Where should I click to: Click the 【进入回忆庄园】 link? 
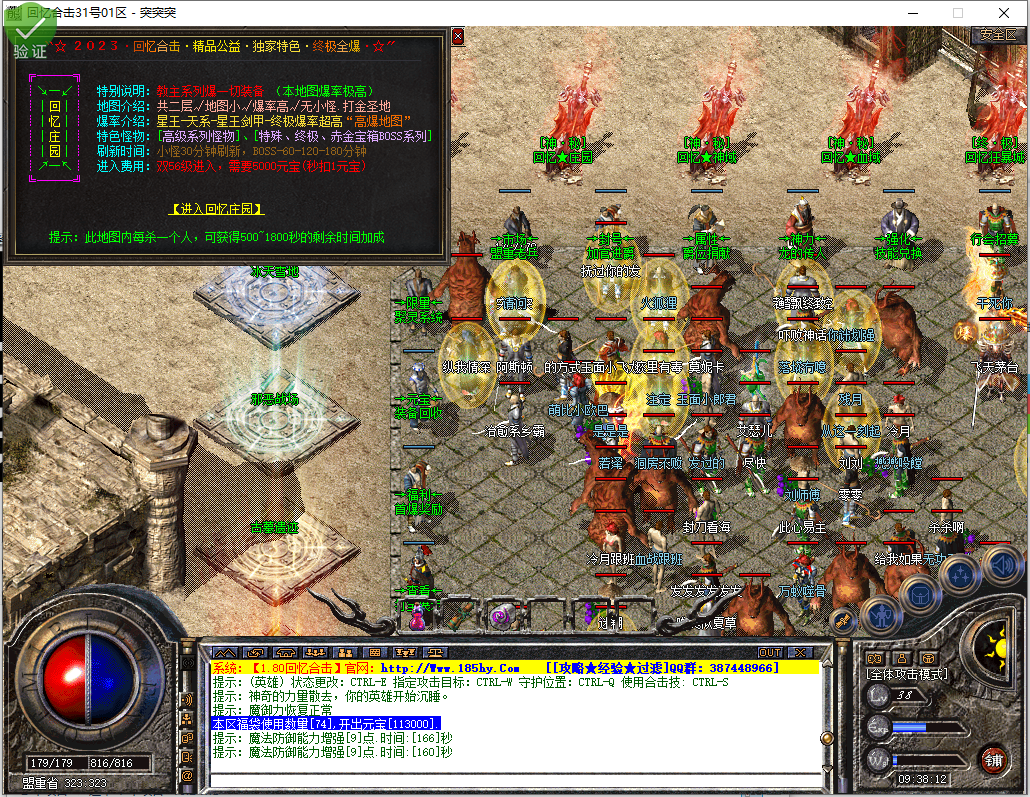[x=218, y=209]
